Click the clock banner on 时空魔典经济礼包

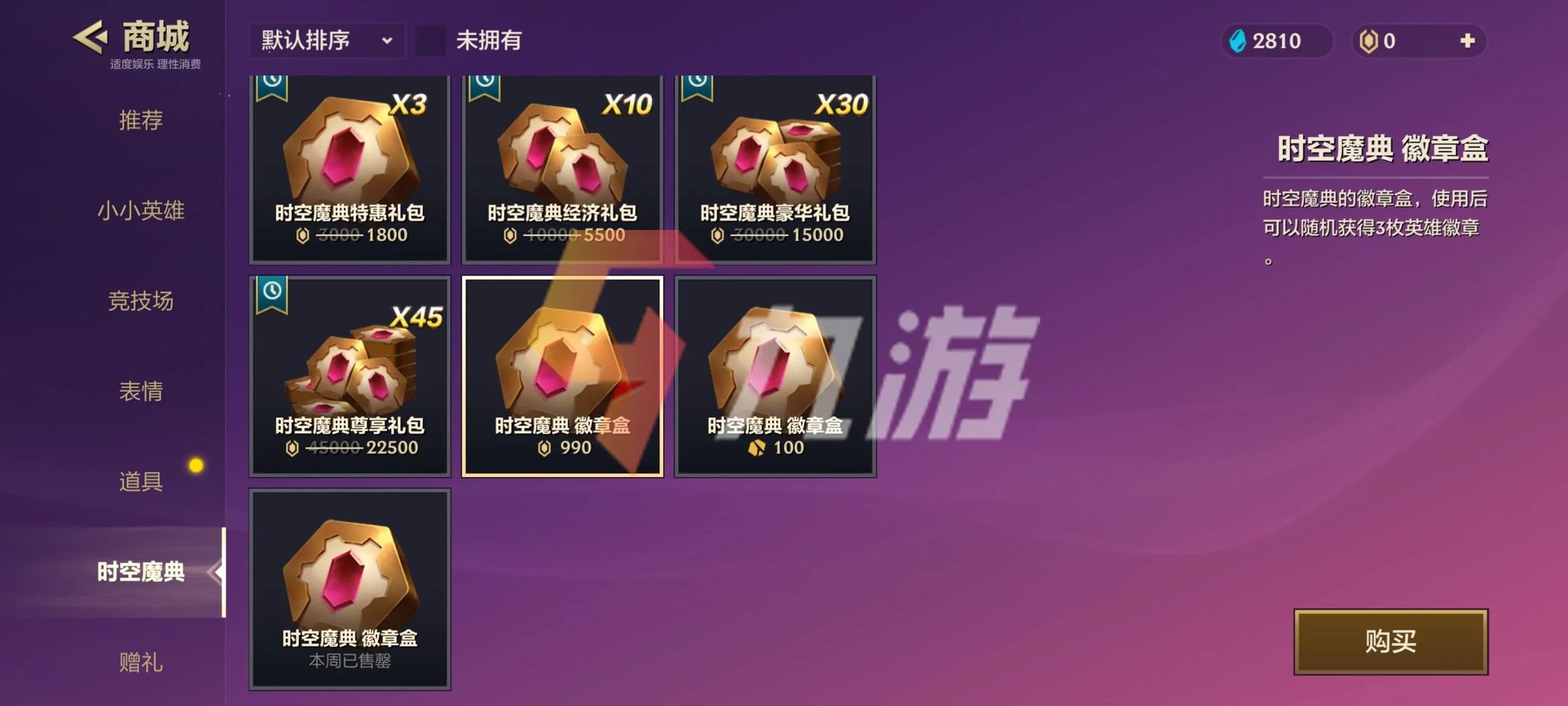484,88
